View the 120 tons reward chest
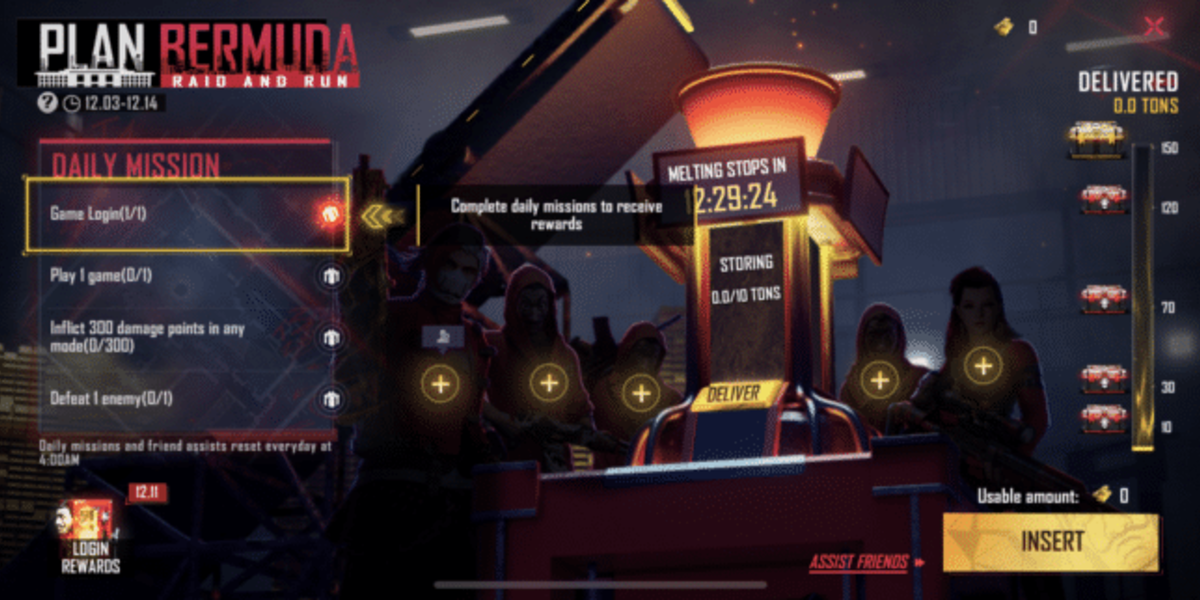Image resolution: width=1200 pixels, height=600 pixels. (x=1104, y=200)
